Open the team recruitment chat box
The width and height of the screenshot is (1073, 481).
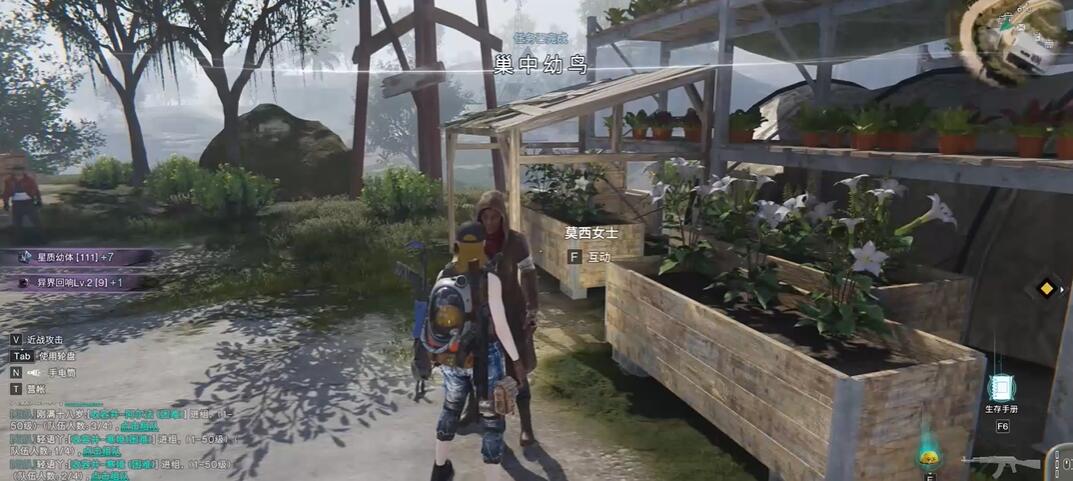click(120, 438)
